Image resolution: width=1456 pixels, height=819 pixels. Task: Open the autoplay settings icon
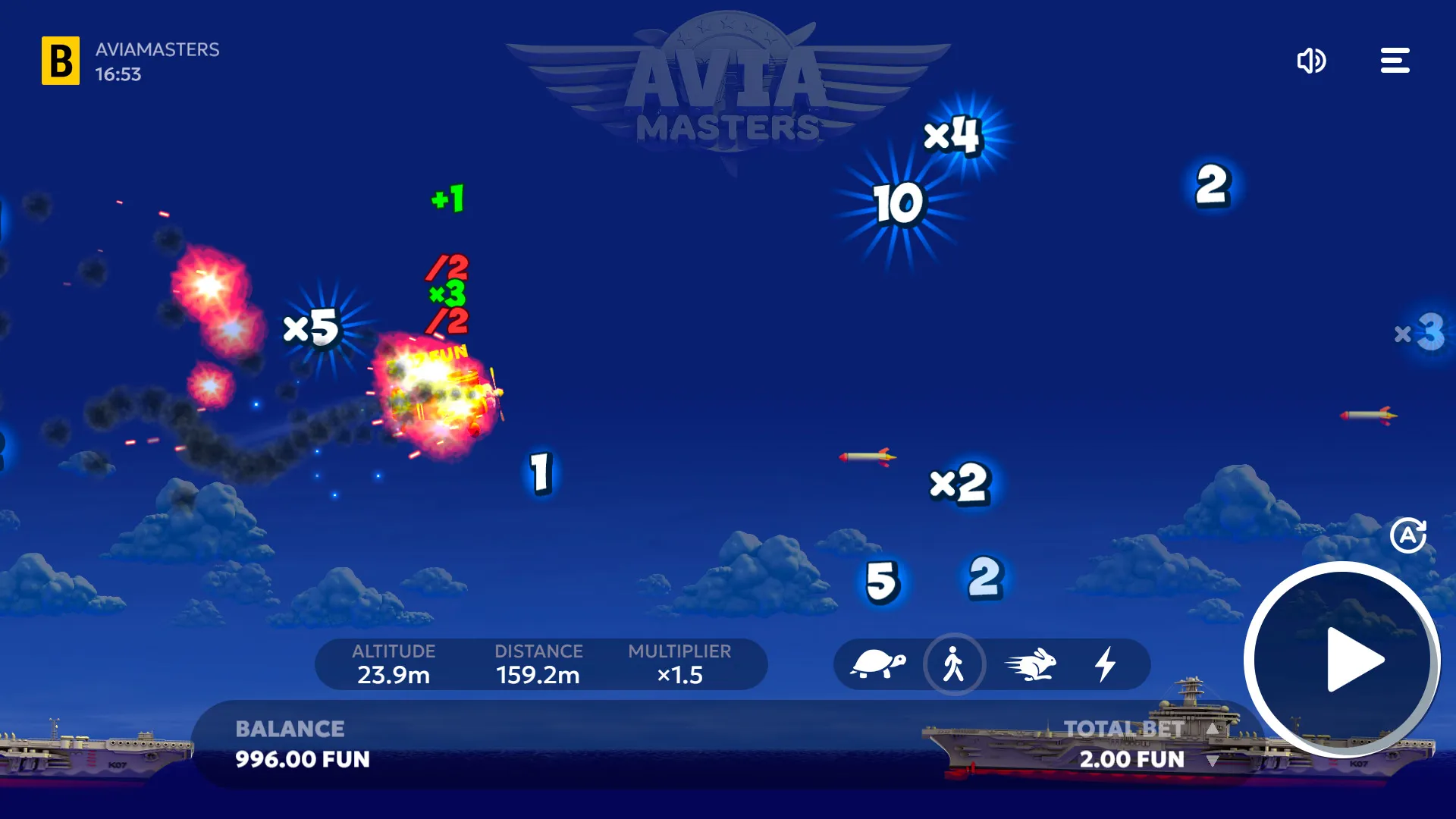pyautogui.click(x=1408, y=535)
